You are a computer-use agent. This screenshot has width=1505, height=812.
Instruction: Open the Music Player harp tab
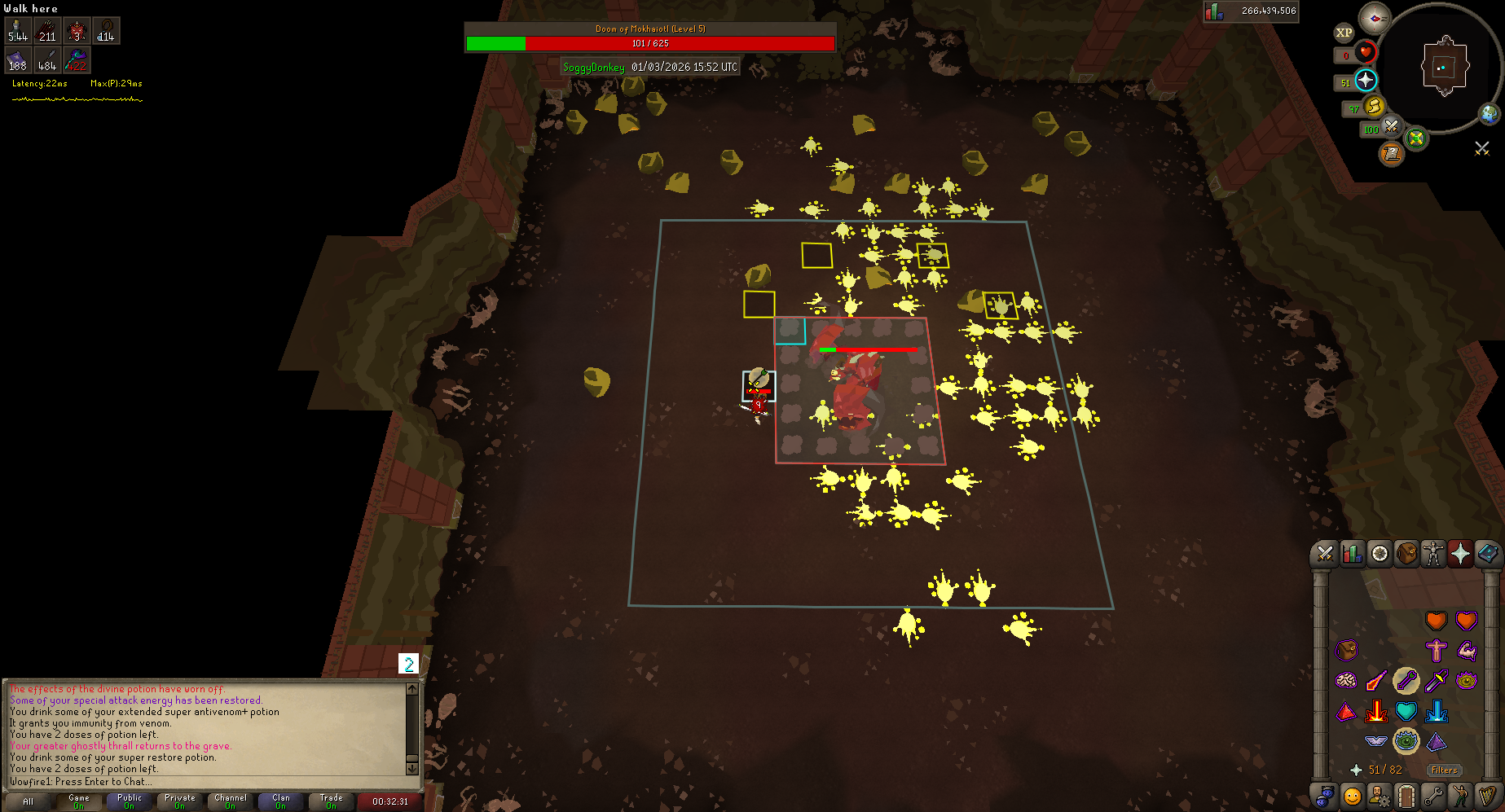(x=1488, y=796)
